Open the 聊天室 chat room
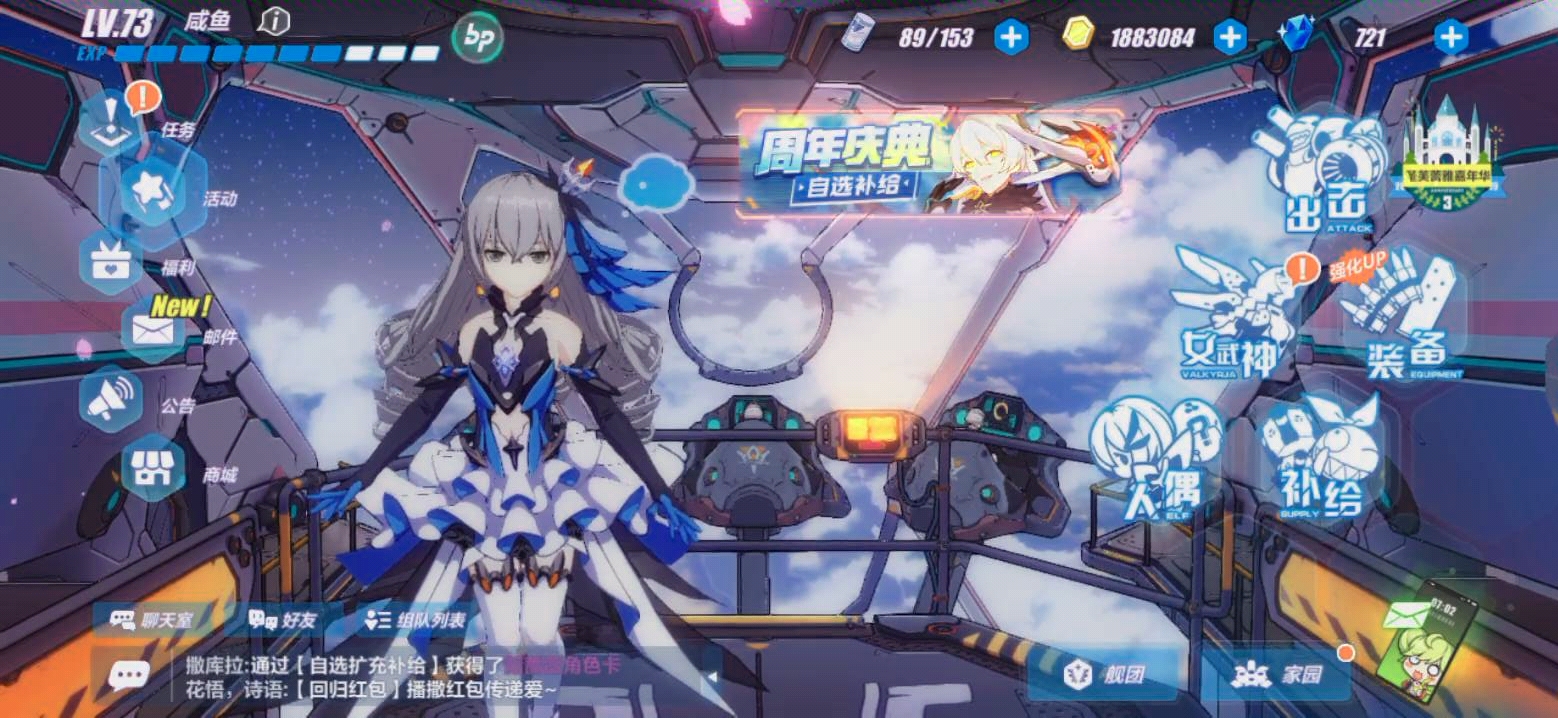This screenshot has height=718, width=1558. [x=152, y=620]
